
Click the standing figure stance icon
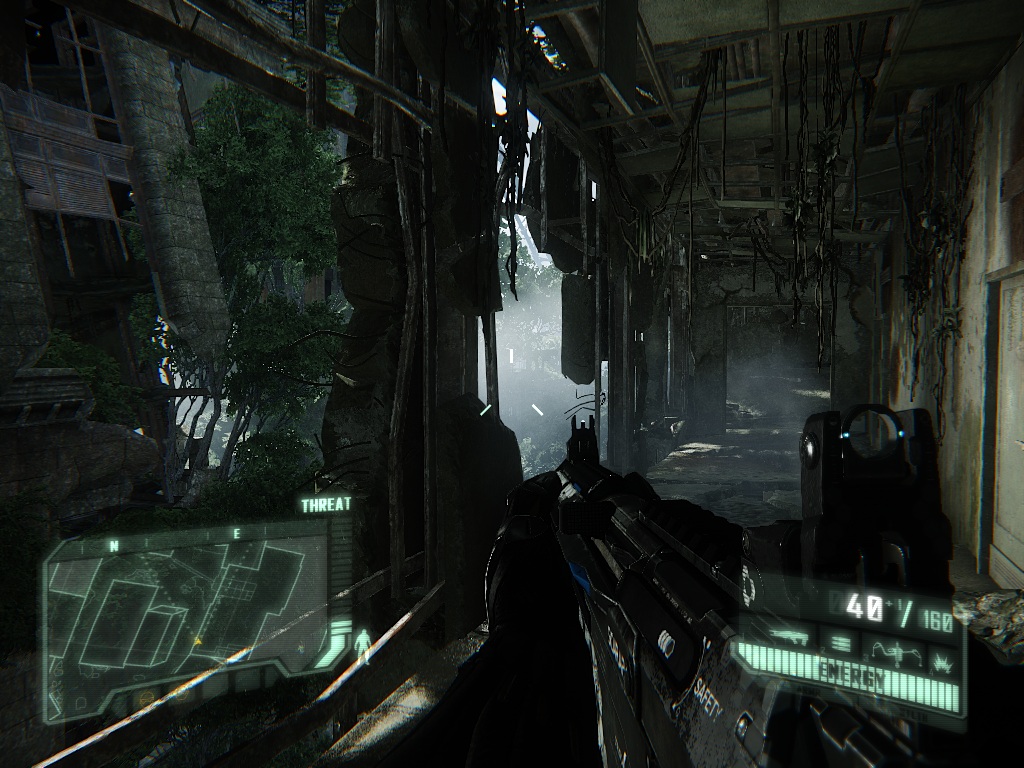(x=363, y=646)
